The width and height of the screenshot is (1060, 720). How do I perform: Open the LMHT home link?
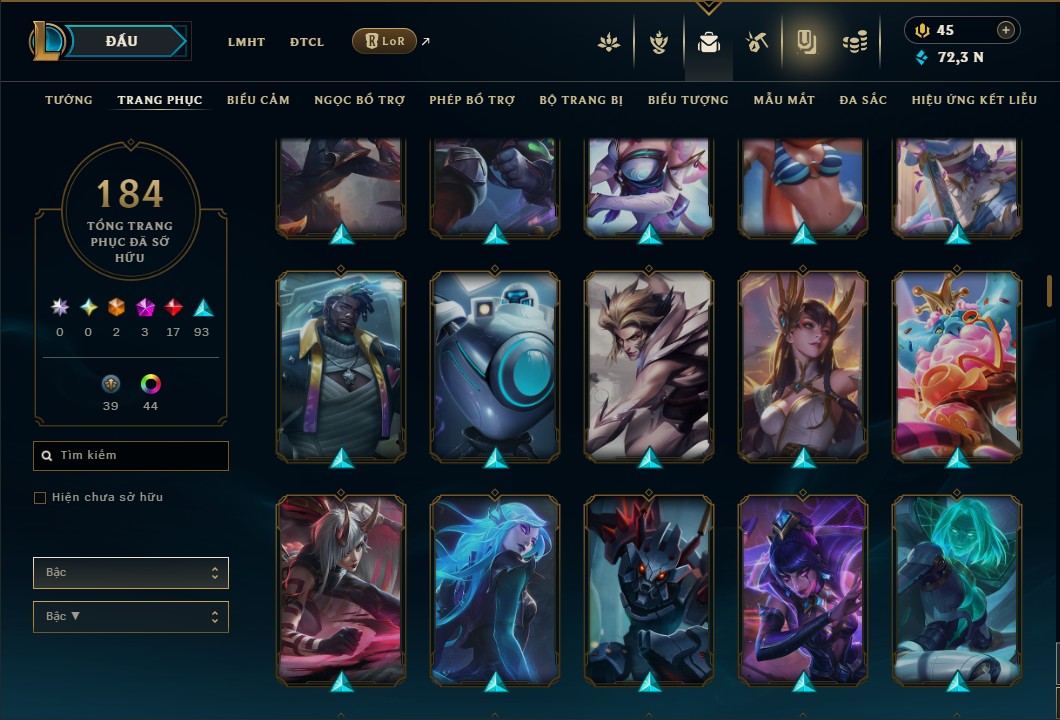click(x=246, y=42)
